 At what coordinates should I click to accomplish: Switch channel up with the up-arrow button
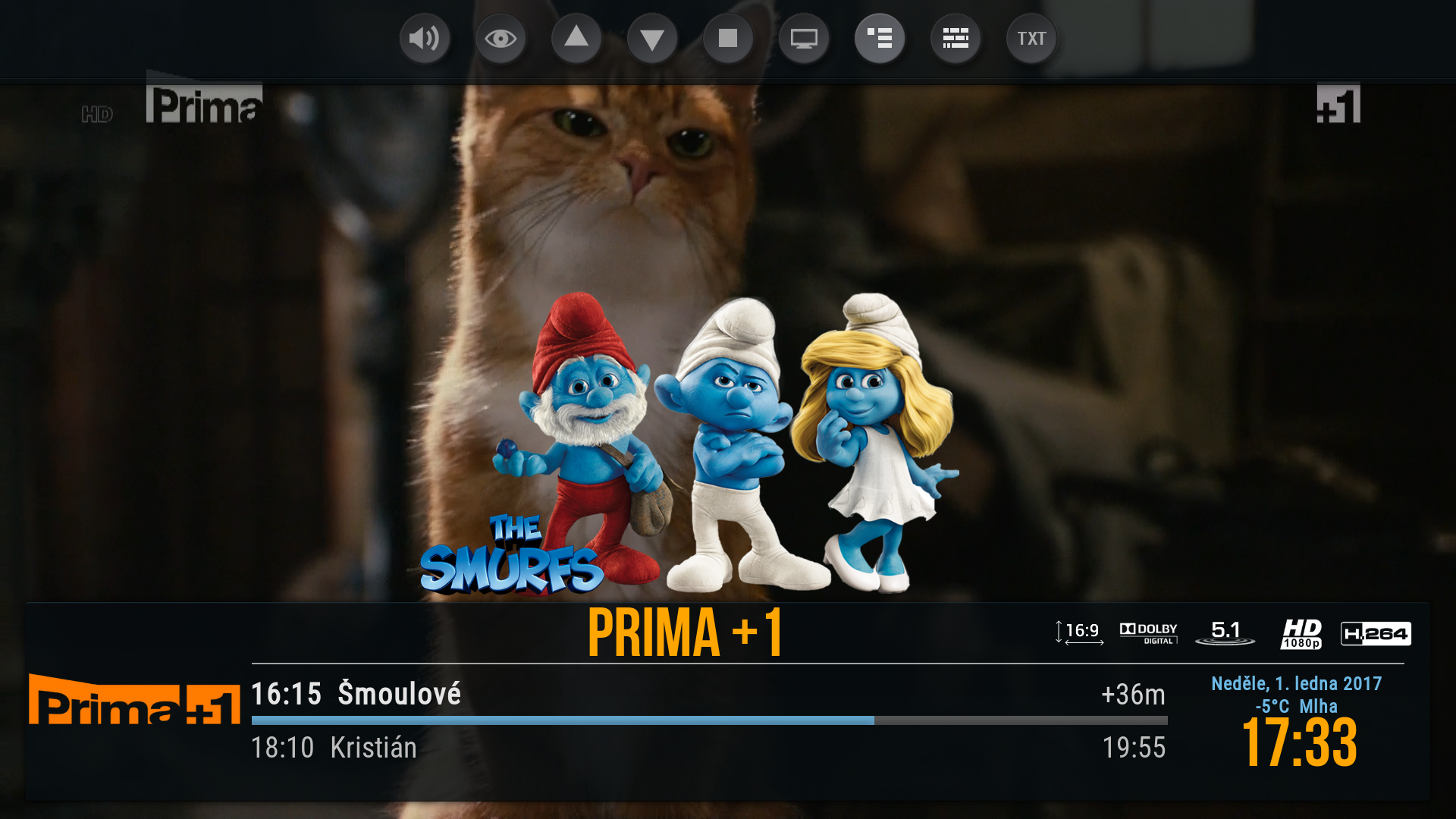pos(576,38)
